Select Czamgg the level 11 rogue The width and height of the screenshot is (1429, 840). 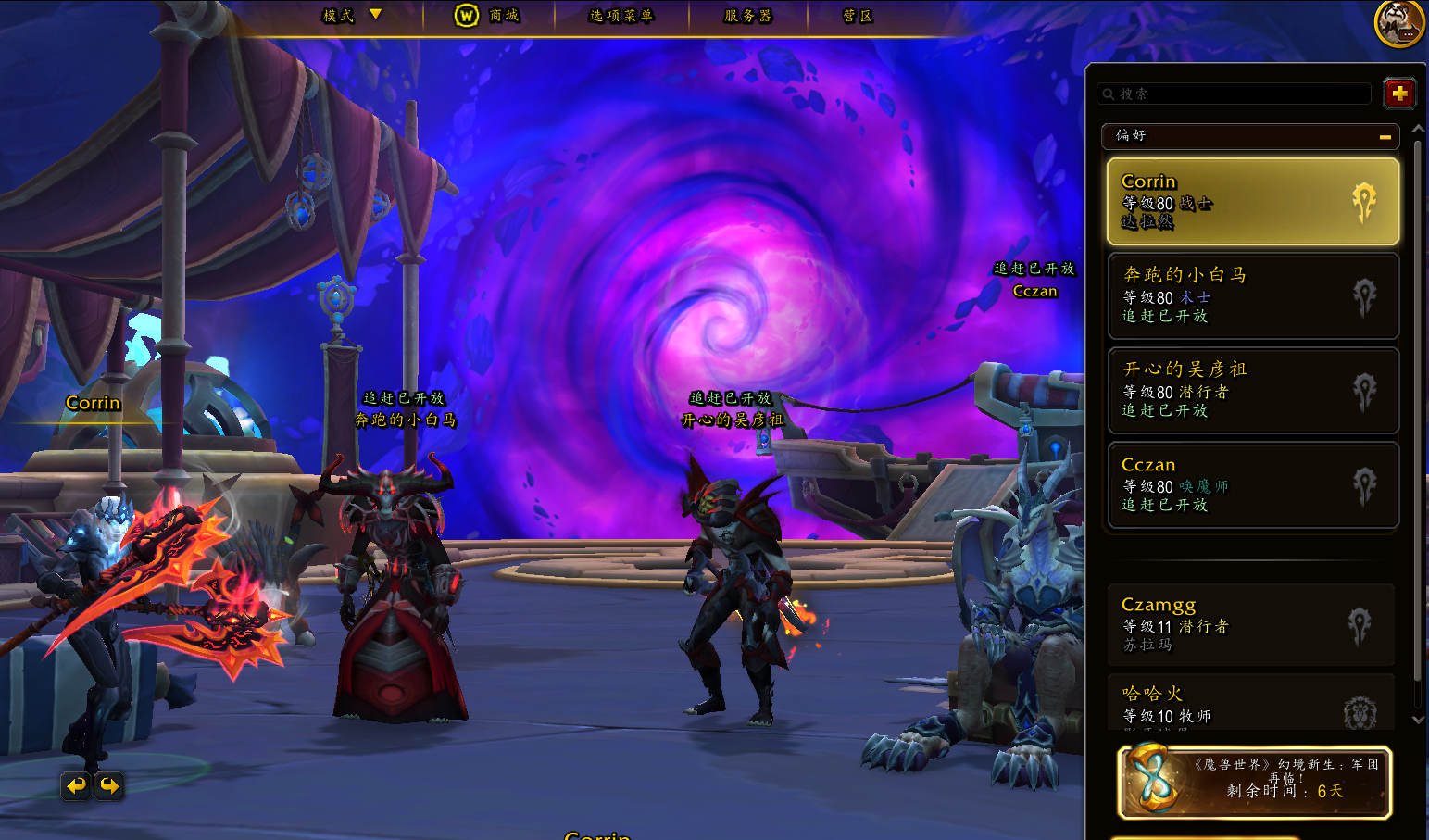click(1250, 624)
